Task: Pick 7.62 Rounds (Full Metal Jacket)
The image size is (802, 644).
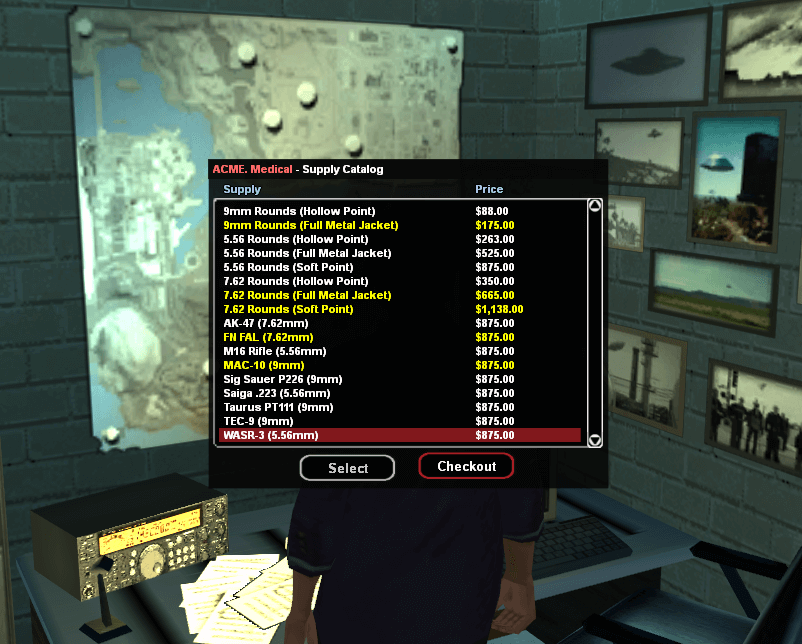Action: (307, 295)
